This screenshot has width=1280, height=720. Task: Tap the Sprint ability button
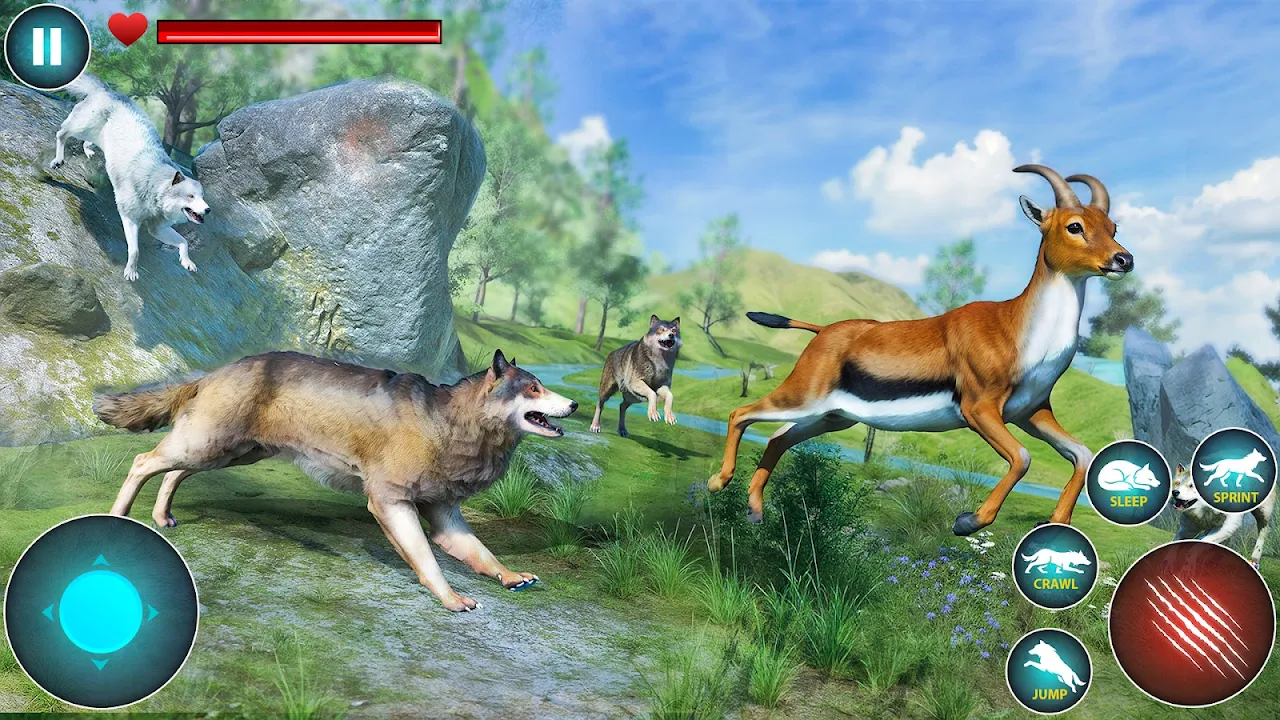(x=1233, y=470)
